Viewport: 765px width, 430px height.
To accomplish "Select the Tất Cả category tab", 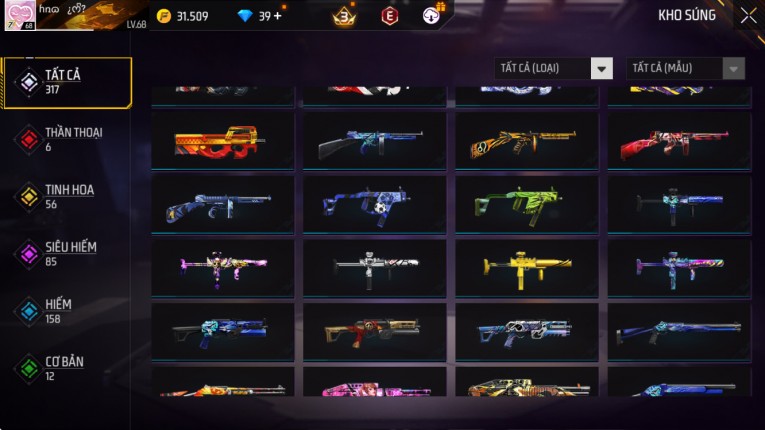I will point(67,82).
